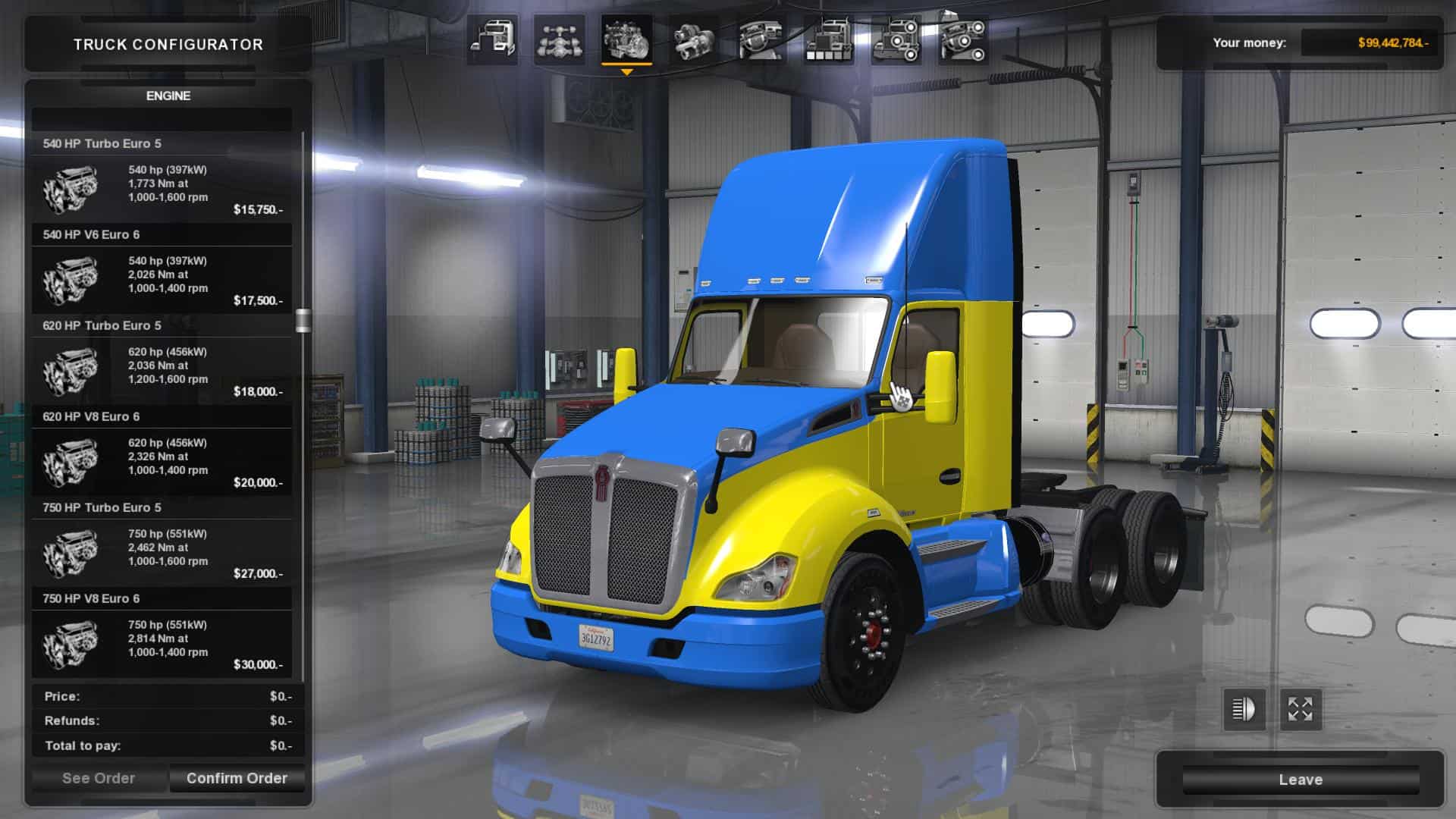Select the engine category tab
1456x819 pixels.
tap(626, 40)
